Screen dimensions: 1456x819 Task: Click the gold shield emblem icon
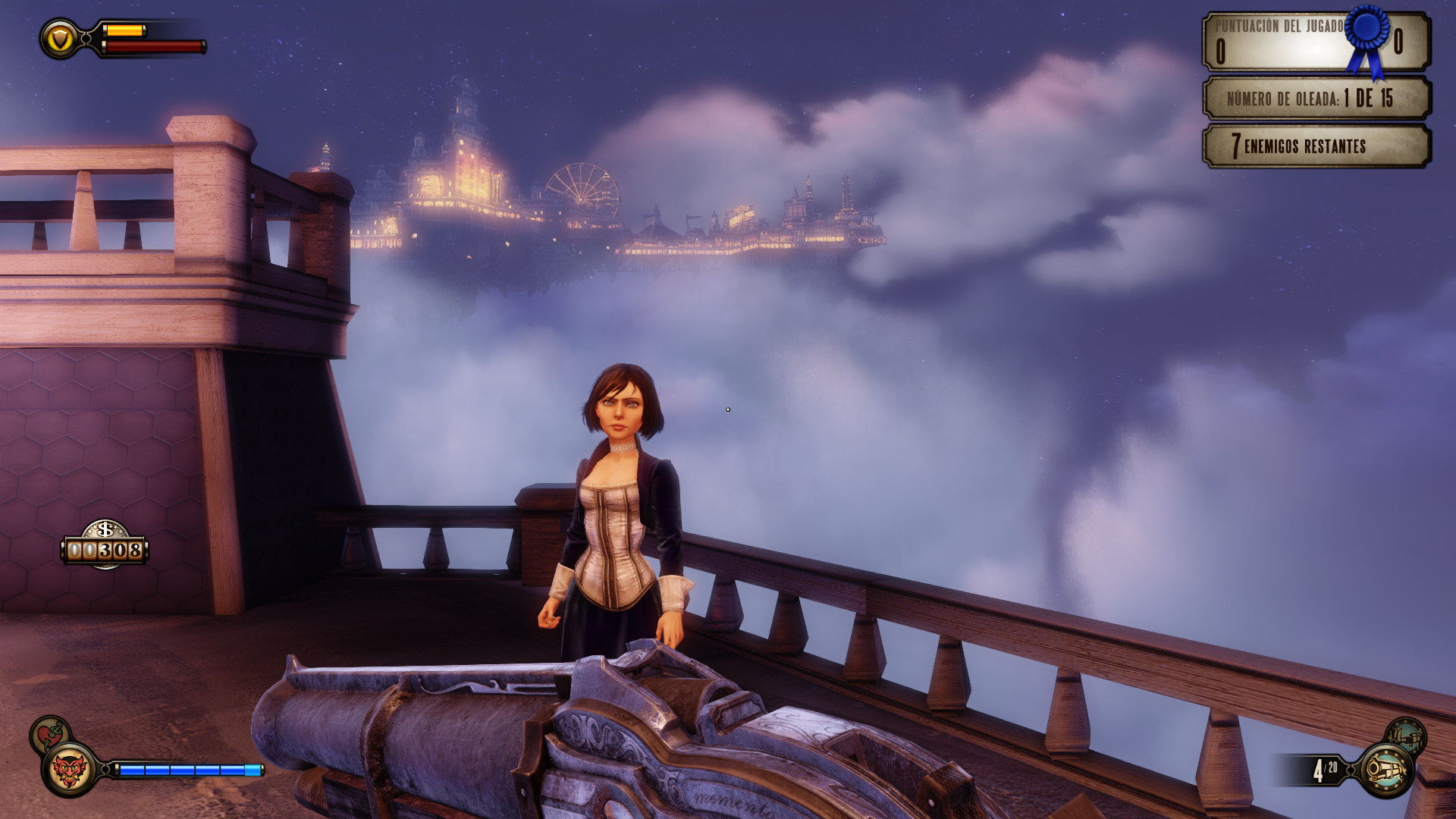60,38
